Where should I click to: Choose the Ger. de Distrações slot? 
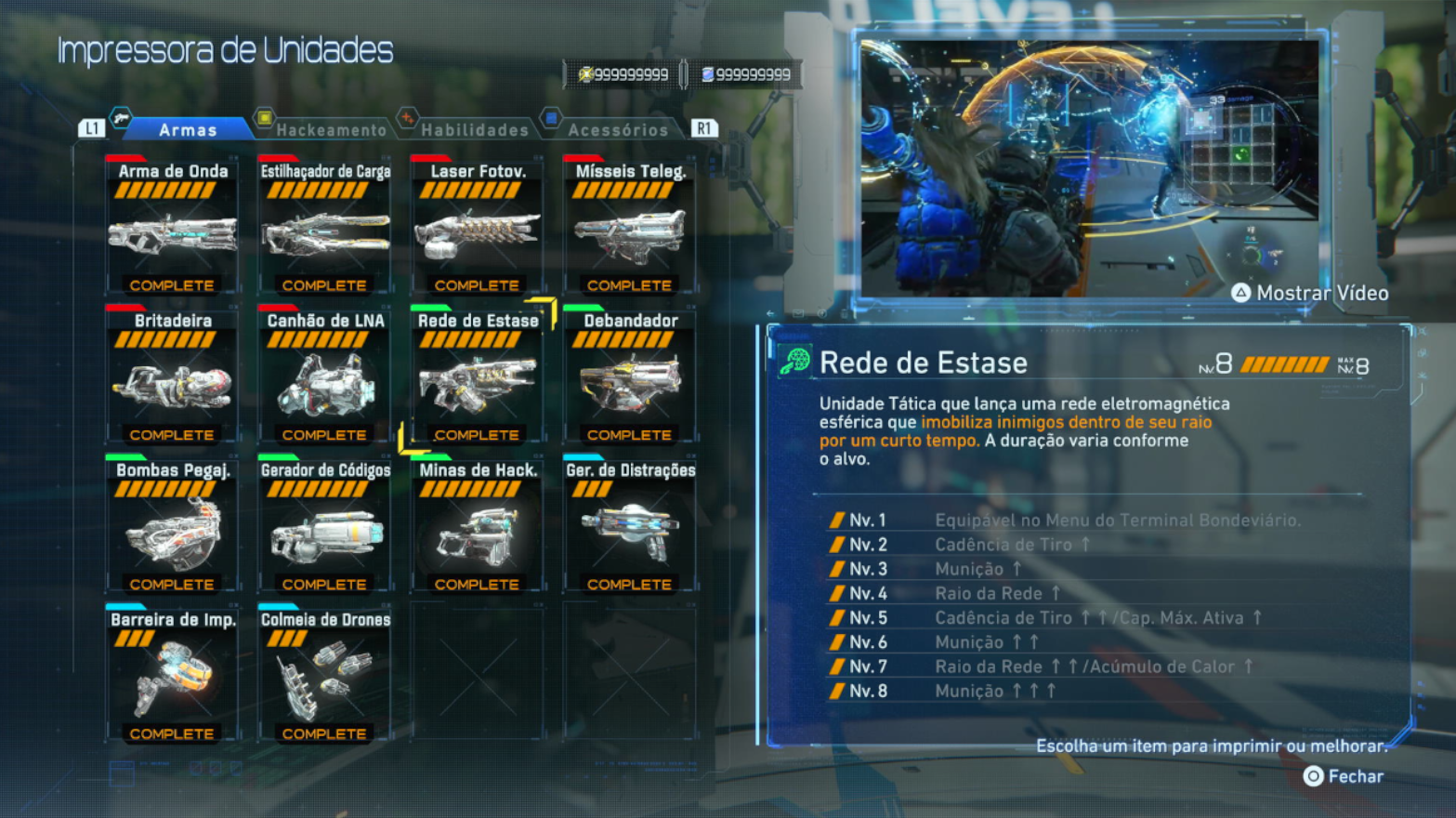coord(629,526)
